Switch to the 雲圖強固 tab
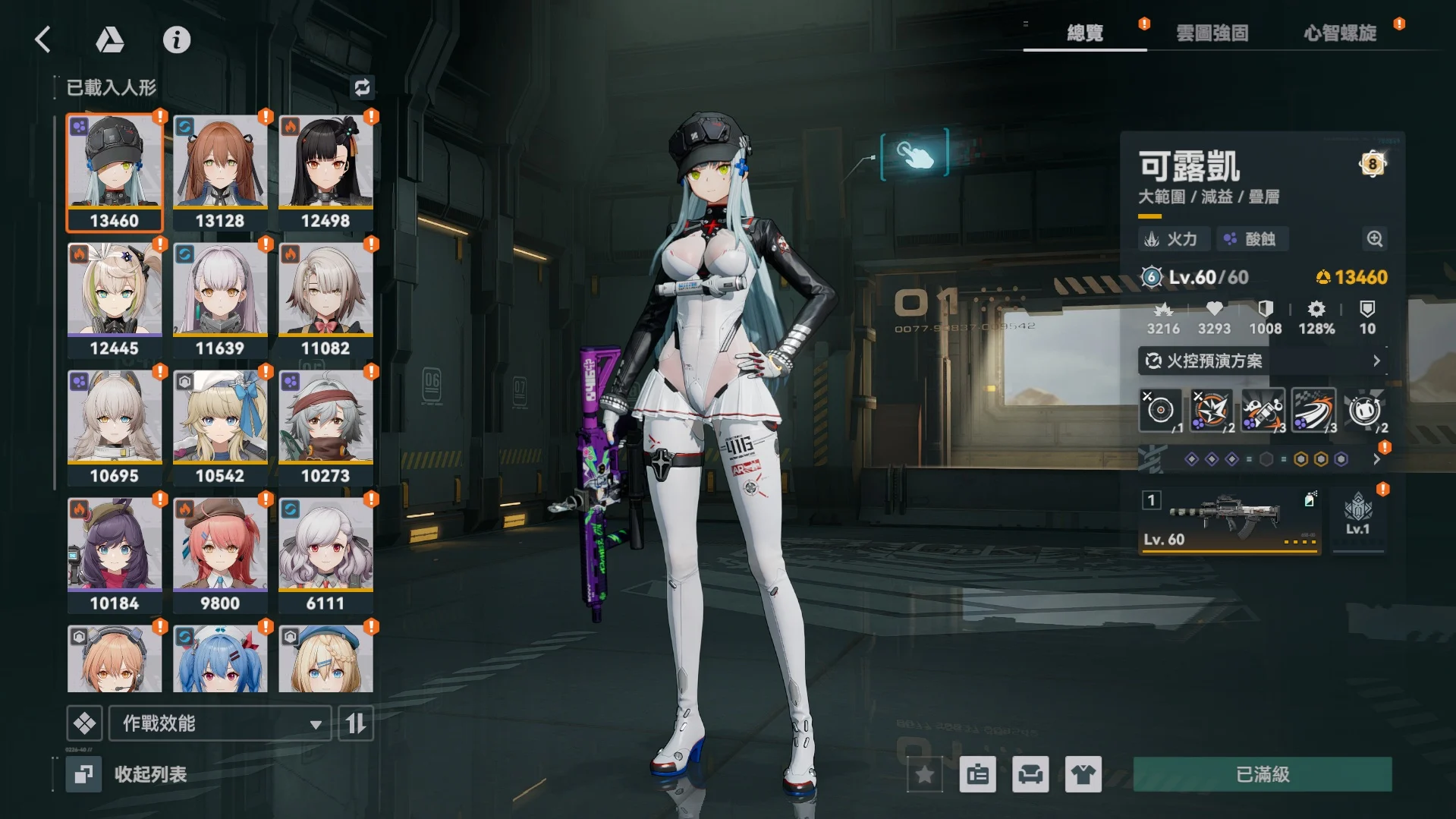The width and height of the screenshot is (1456, 819). pos(1212,33)
